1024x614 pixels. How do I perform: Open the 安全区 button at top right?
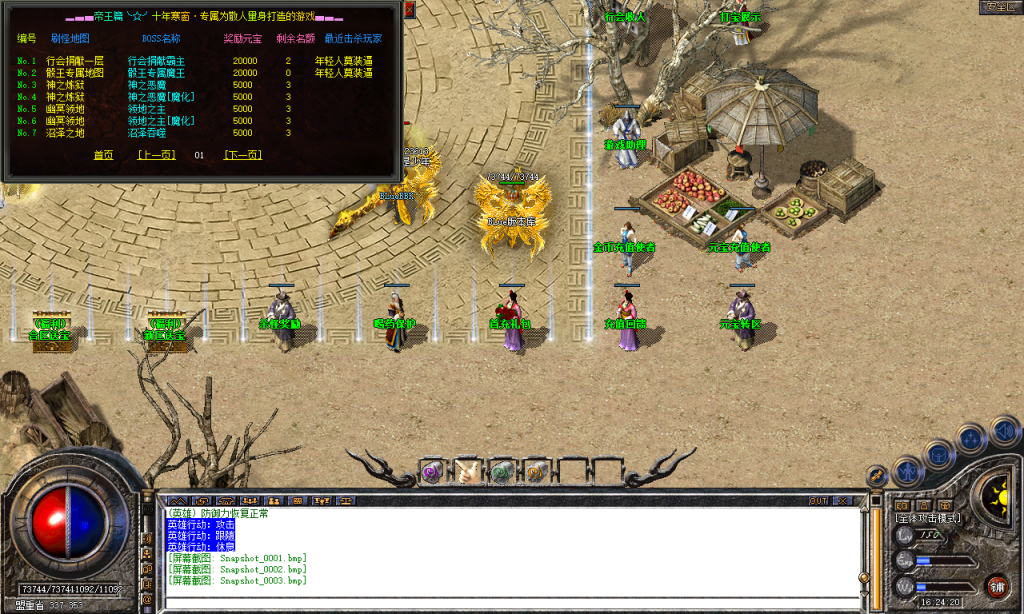(x=997, y=7)
